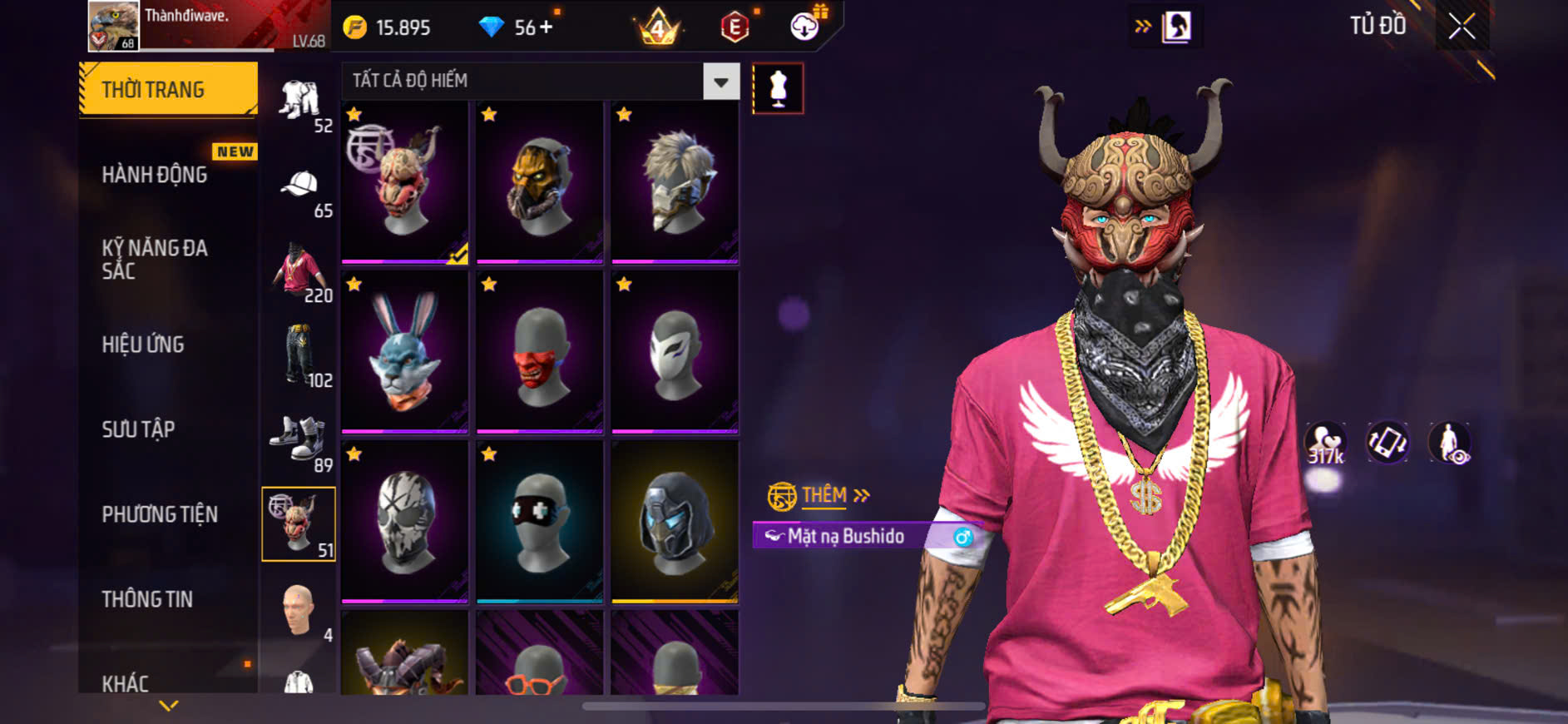Screen dimensions: 1568x724
Task: Open the Thời Trang tab
Action: (168, 89)
